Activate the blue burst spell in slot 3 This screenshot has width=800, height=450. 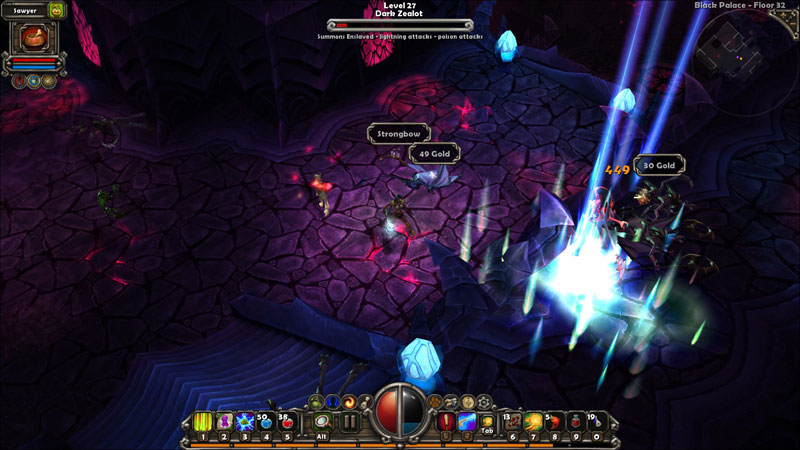tap(245, 423)
